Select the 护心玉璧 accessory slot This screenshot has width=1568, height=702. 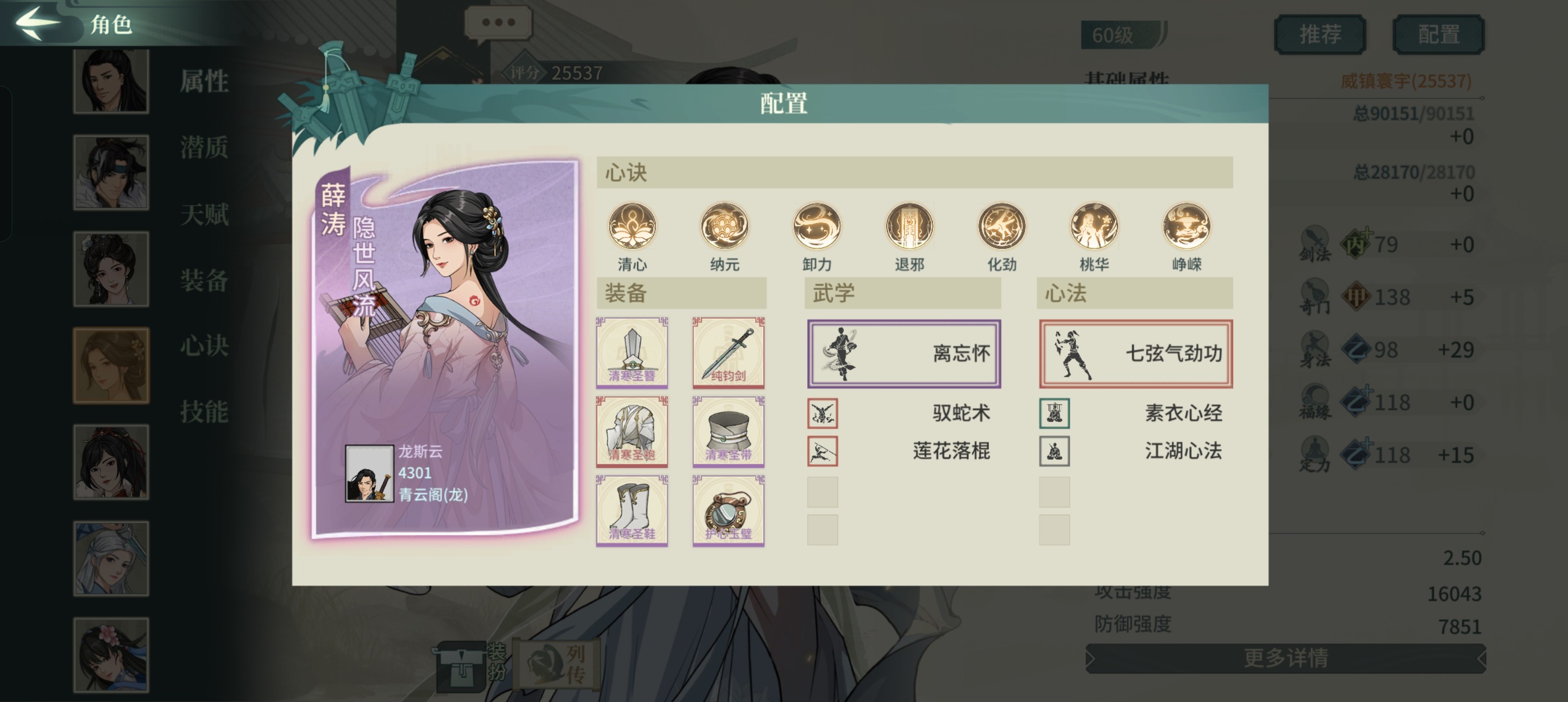728,510
